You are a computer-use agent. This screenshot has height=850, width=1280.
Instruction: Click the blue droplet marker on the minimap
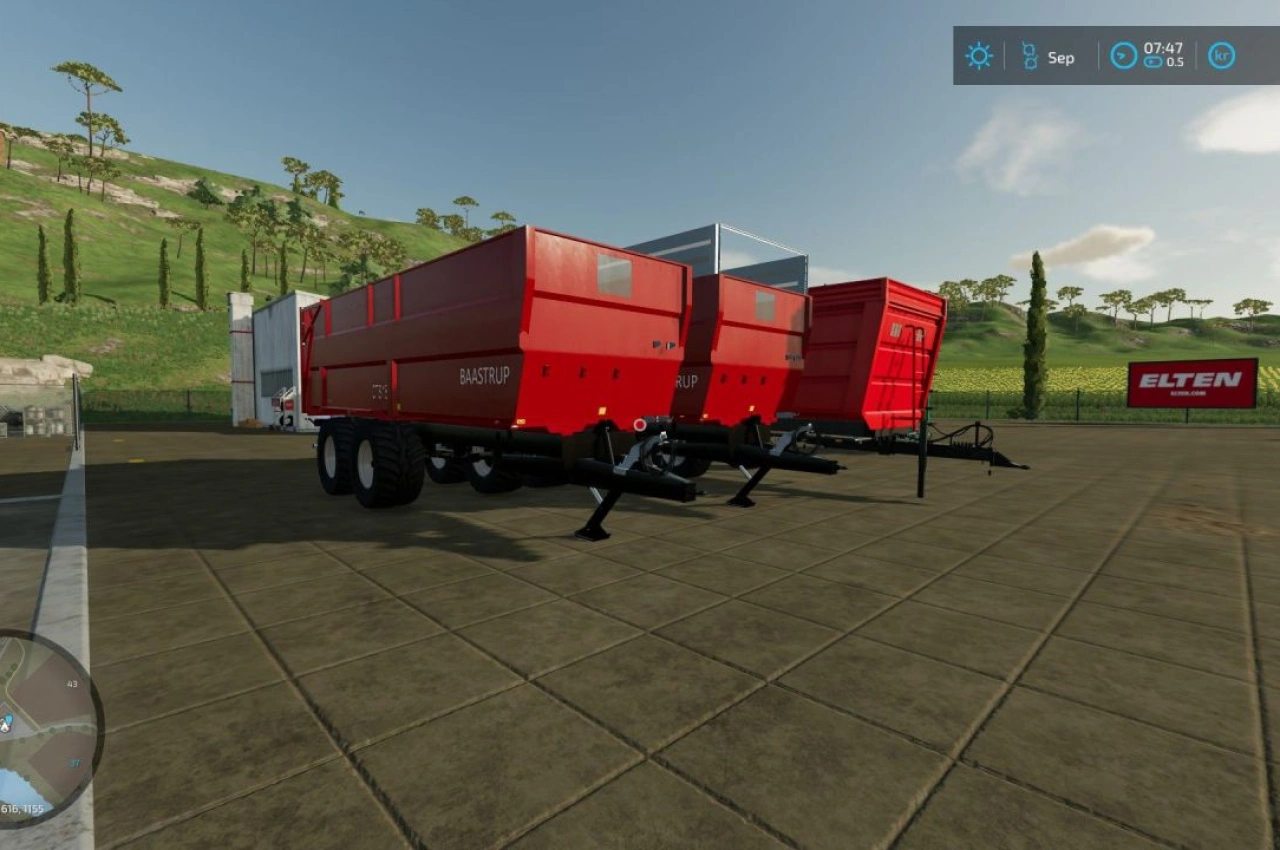point(10,719)
